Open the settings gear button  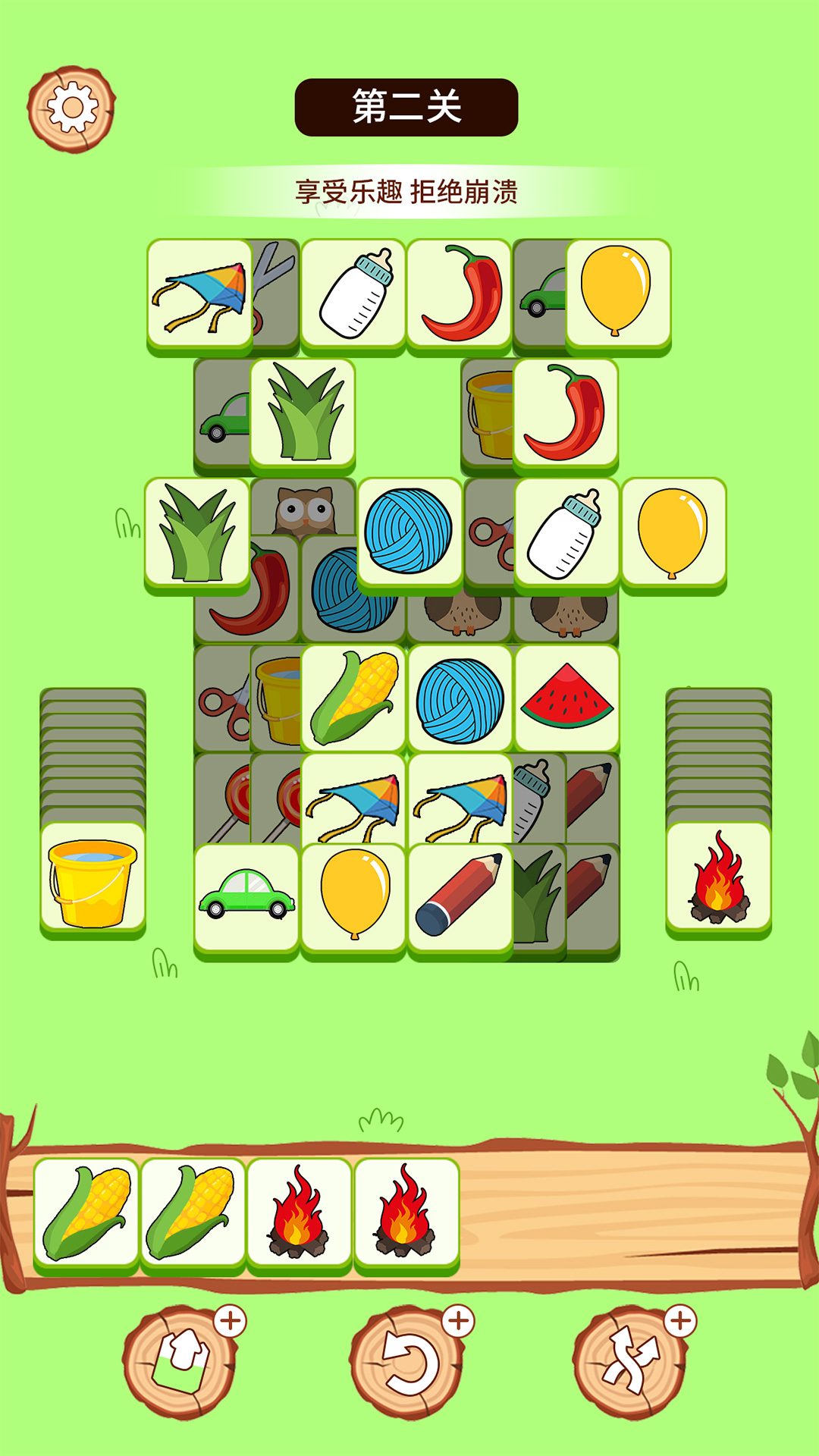71,108
